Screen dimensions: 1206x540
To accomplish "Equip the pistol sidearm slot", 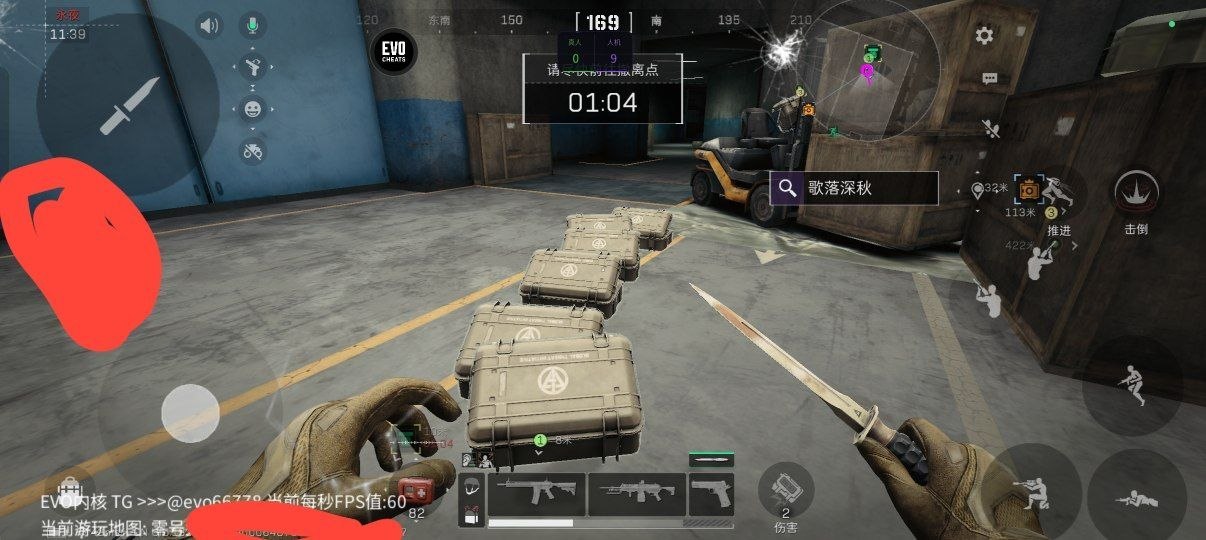I will coord(711,494).
